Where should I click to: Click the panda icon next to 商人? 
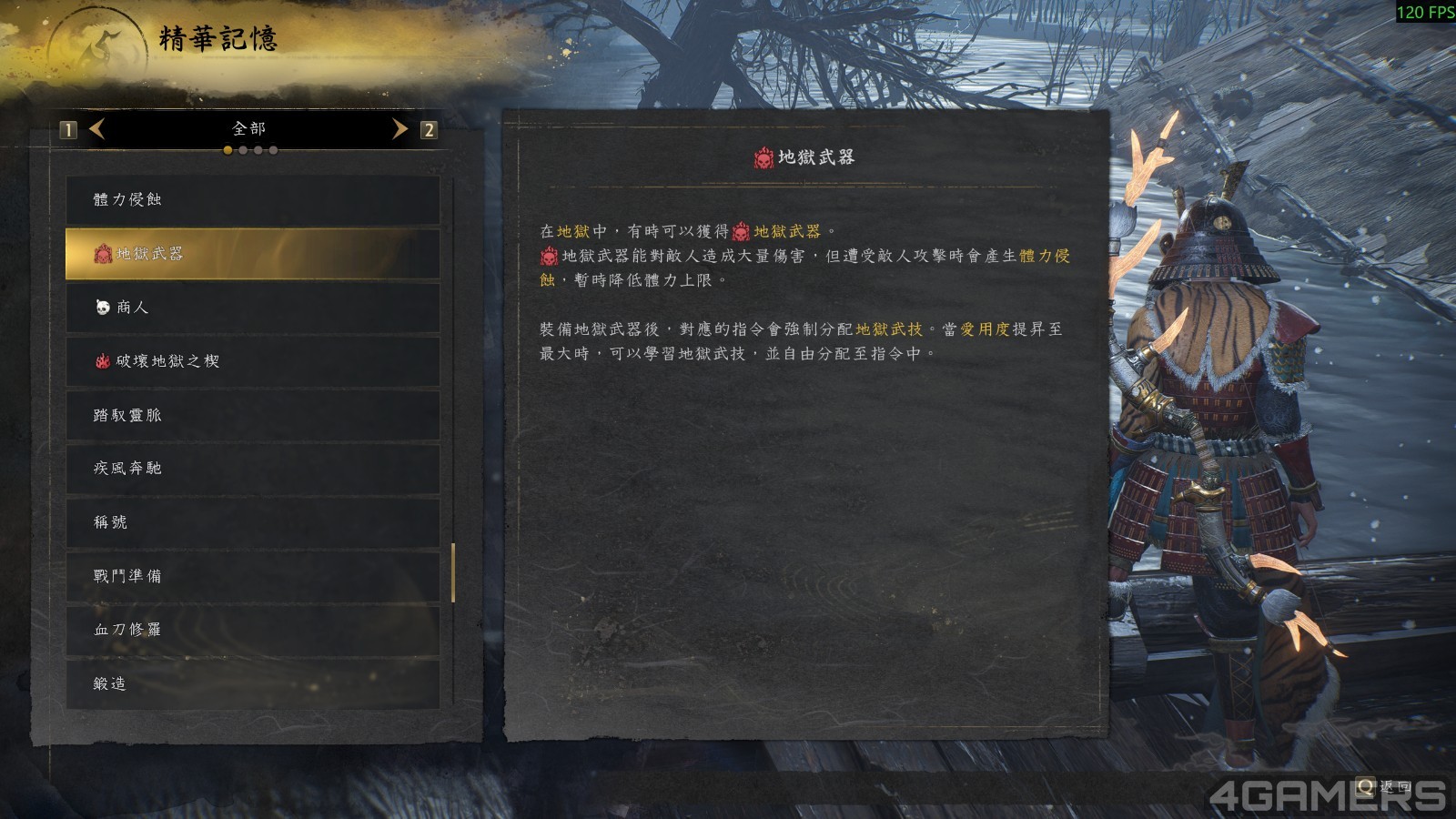pos(103,308)
